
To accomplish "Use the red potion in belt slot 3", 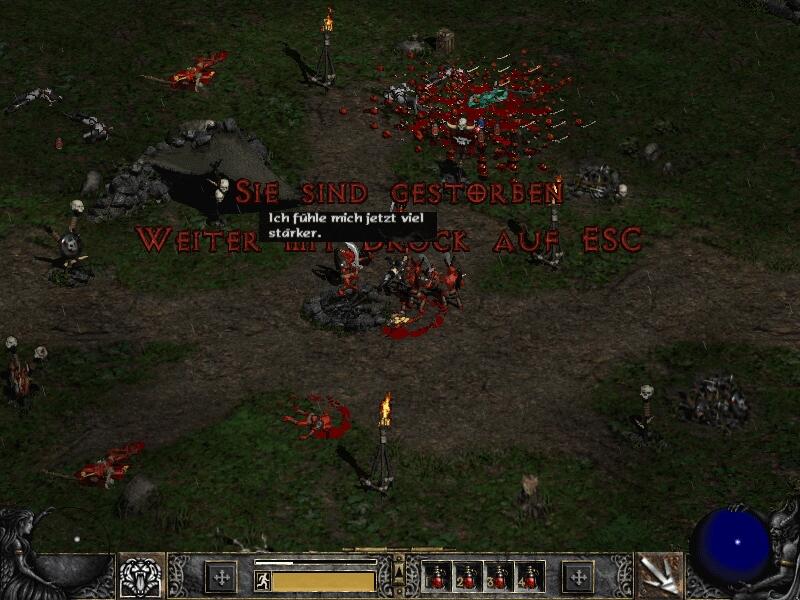I will coord(498,577).
